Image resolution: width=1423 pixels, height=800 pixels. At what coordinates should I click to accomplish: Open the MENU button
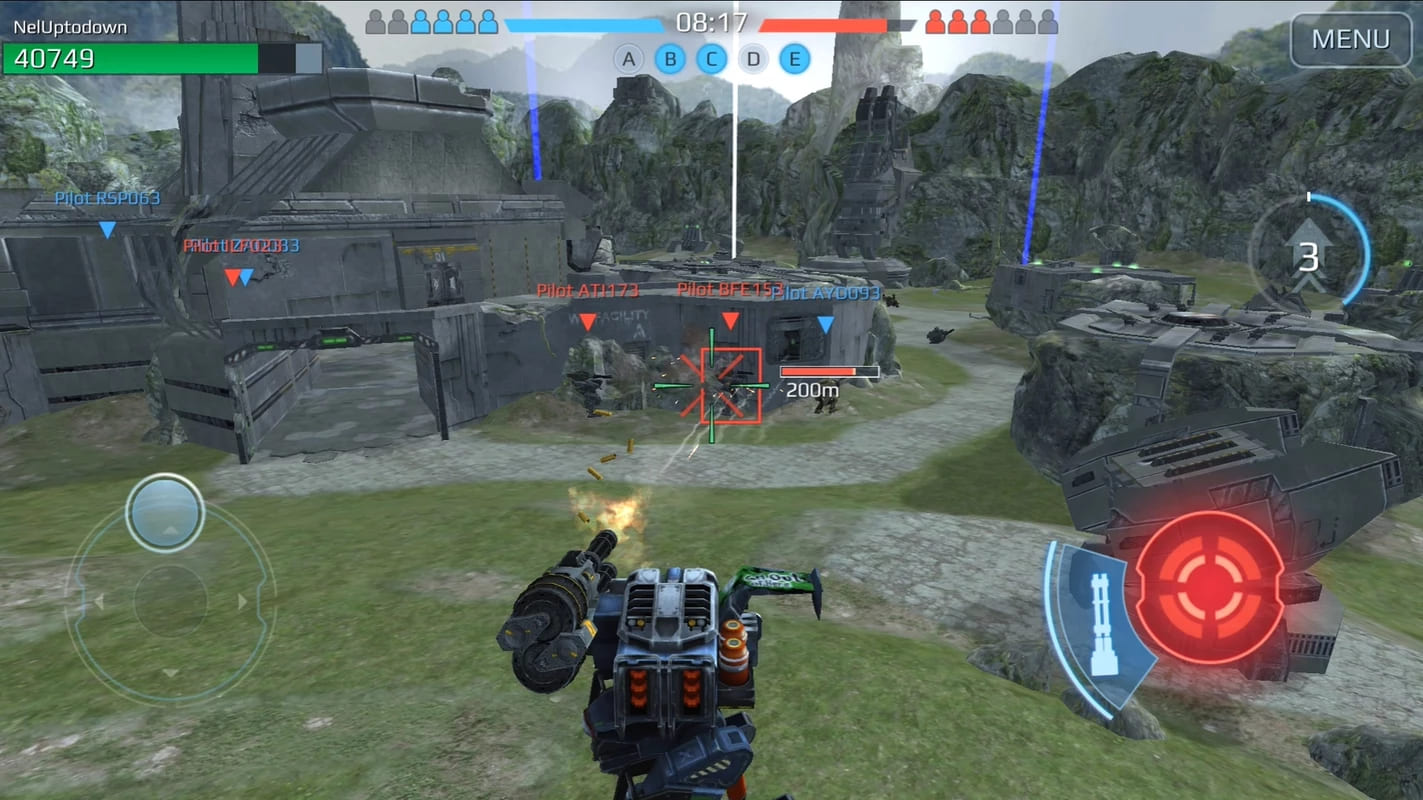point(1350,40)
